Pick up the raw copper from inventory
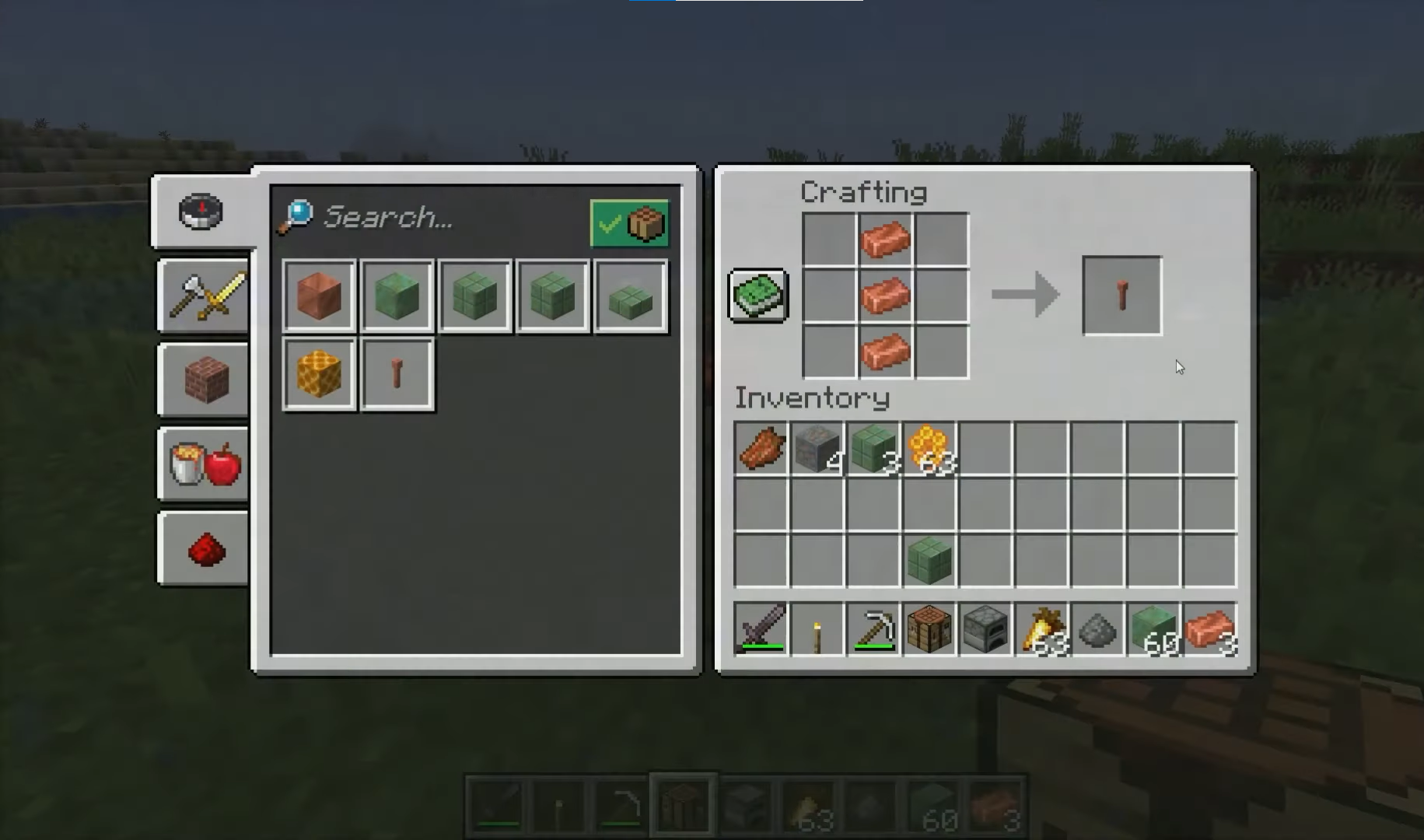Screen dimensions: 1424x840 [761, 450]
